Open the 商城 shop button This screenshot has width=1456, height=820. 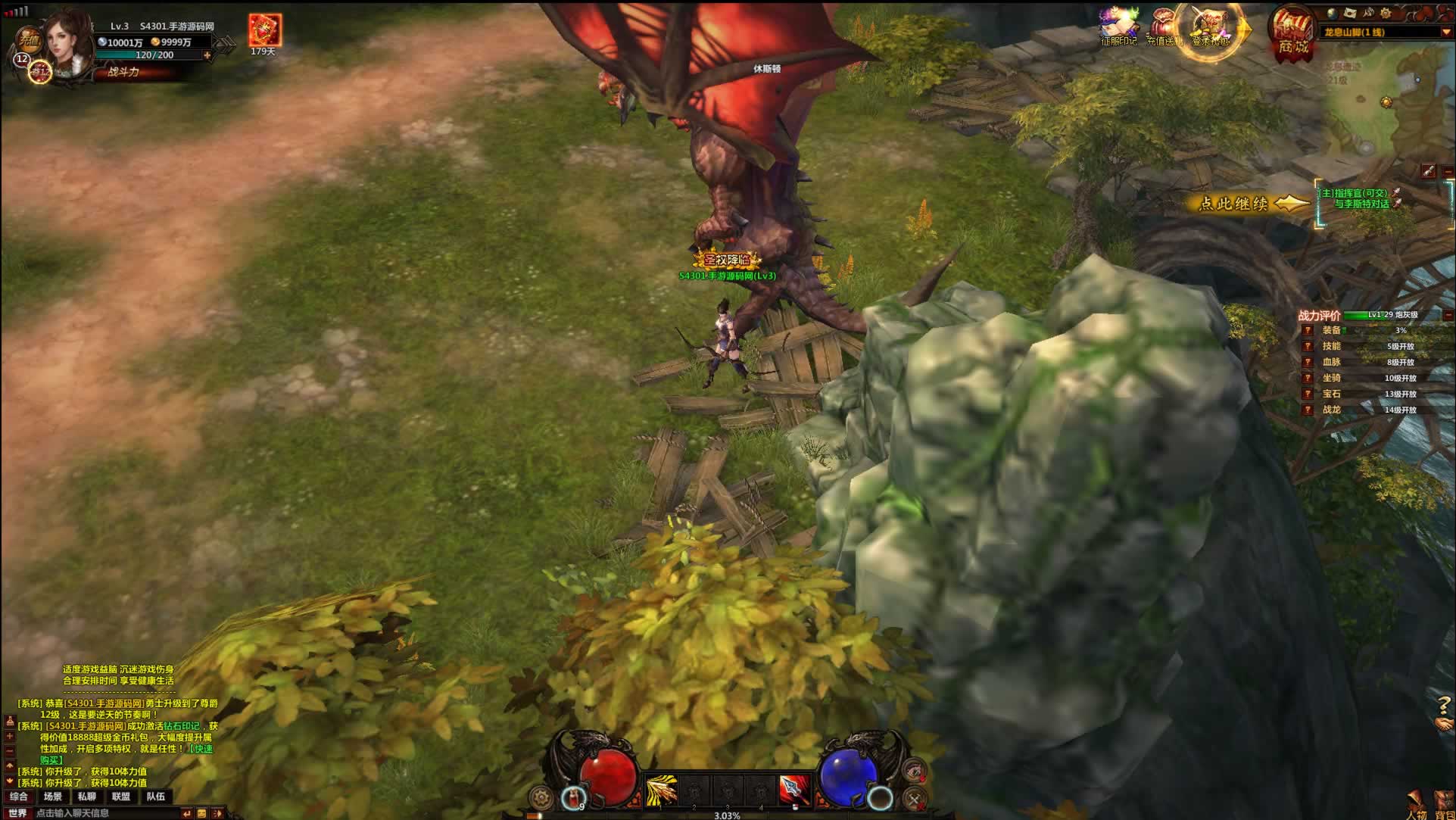pos(1292,34)
